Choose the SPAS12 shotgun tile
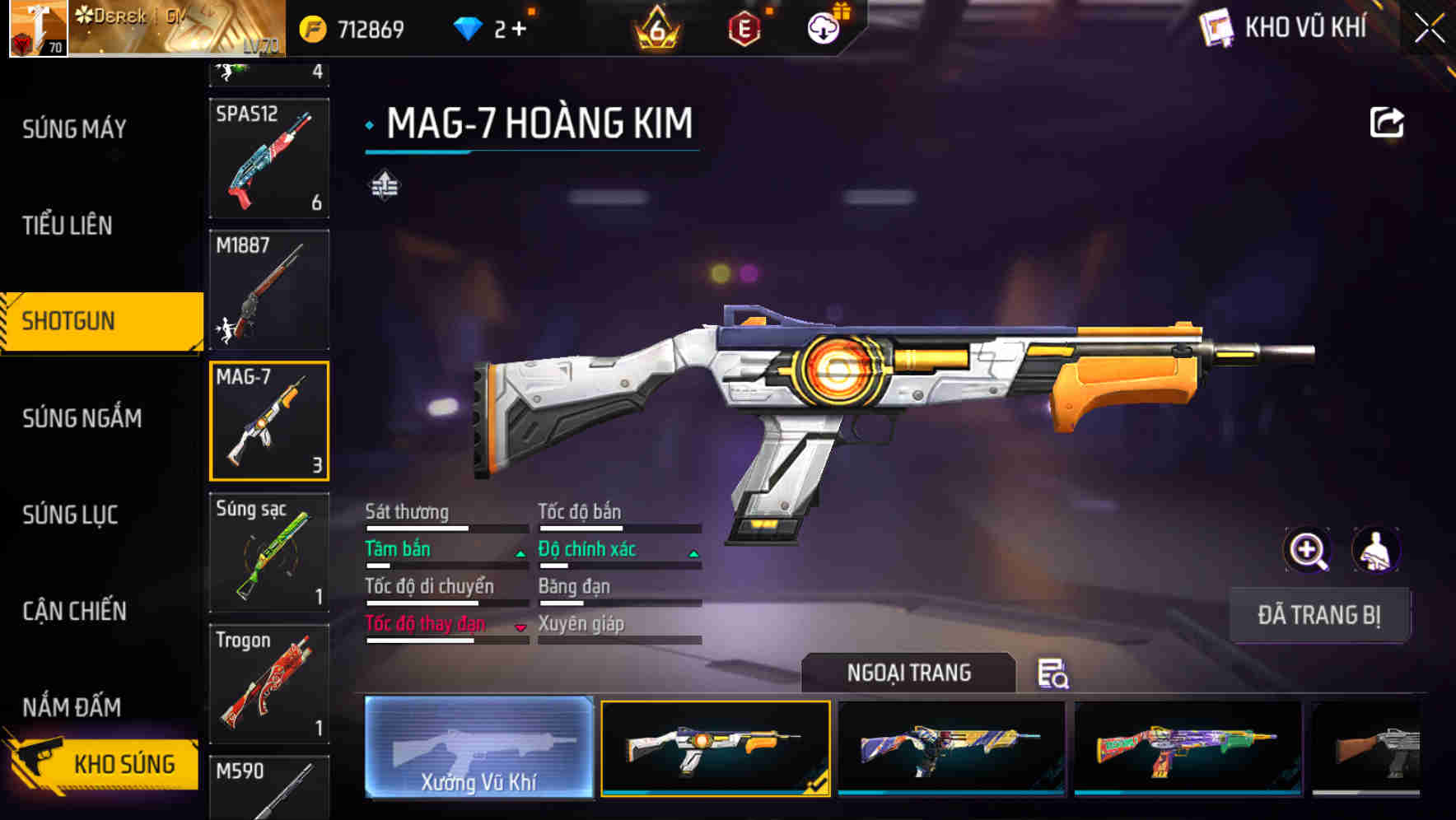This screenshot has width=1456, height=820. (269, 158)
